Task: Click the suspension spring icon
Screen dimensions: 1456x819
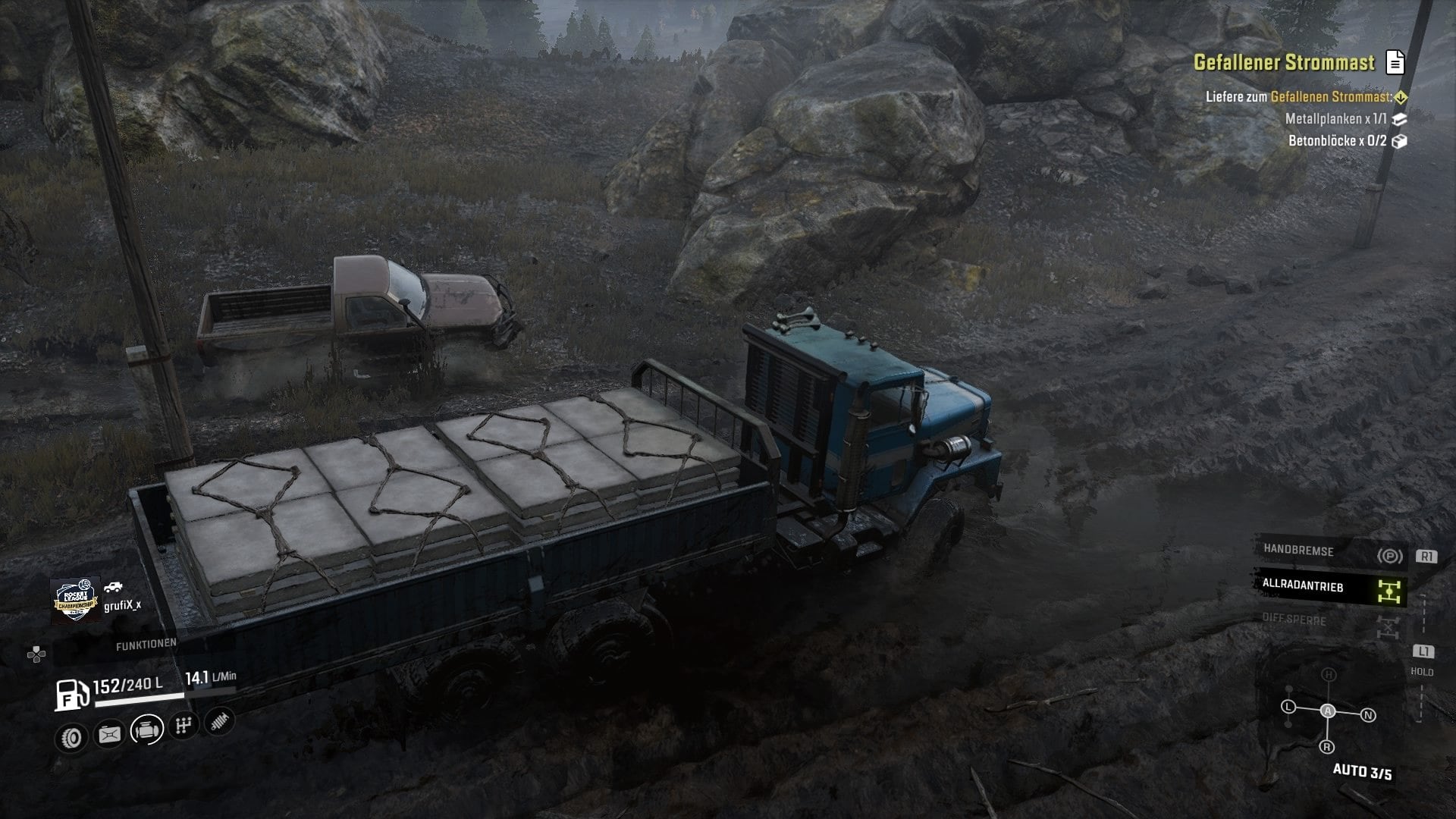Action: point(218,721)
